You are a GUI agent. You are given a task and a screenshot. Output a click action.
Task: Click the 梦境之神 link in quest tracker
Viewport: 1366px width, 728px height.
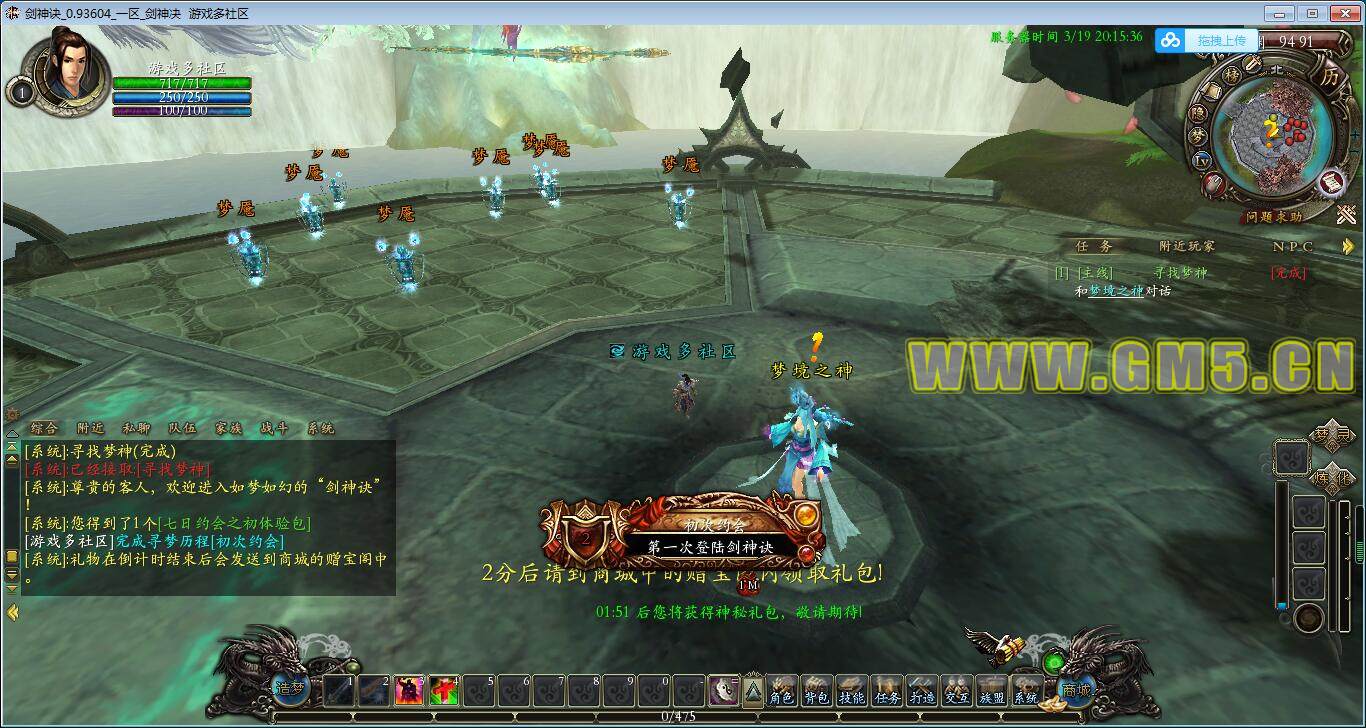point(1115,291)
